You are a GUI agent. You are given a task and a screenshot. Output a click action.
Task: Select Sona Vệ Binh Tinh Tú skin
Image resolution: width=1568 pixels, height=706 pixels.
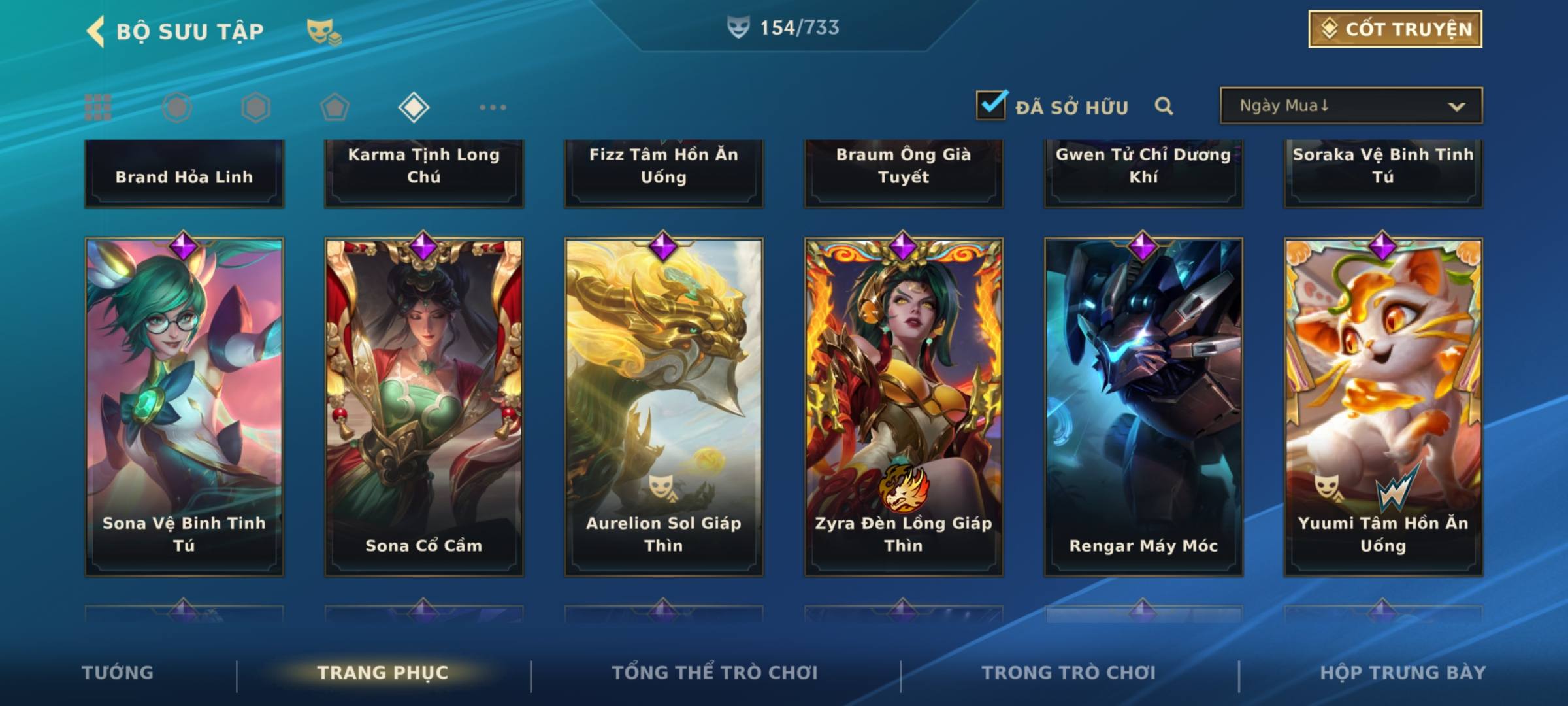coord(184,406)
